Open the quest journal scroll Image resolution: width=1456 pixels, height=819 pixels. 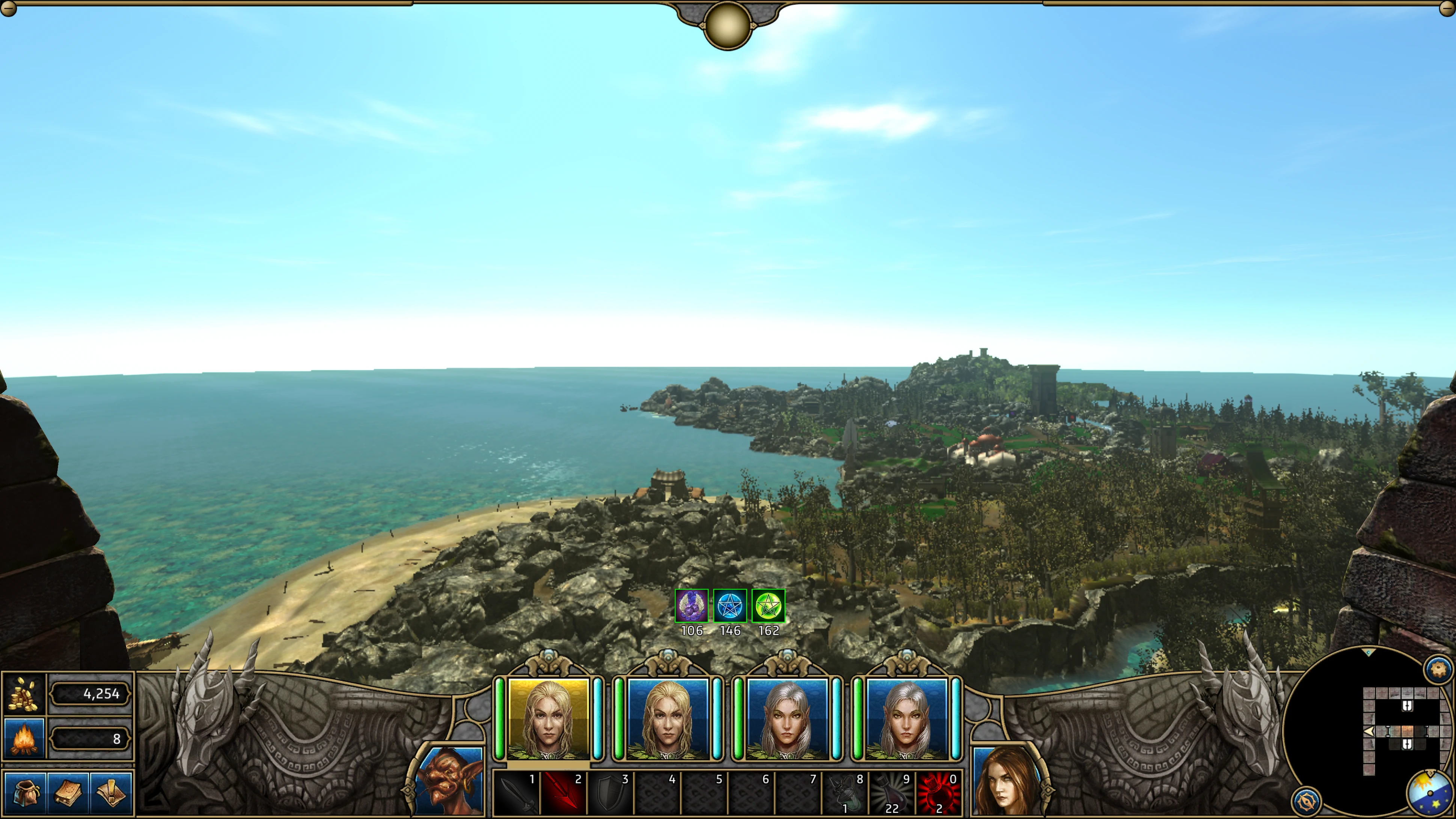pyautogui.click(x=111, y=792)
